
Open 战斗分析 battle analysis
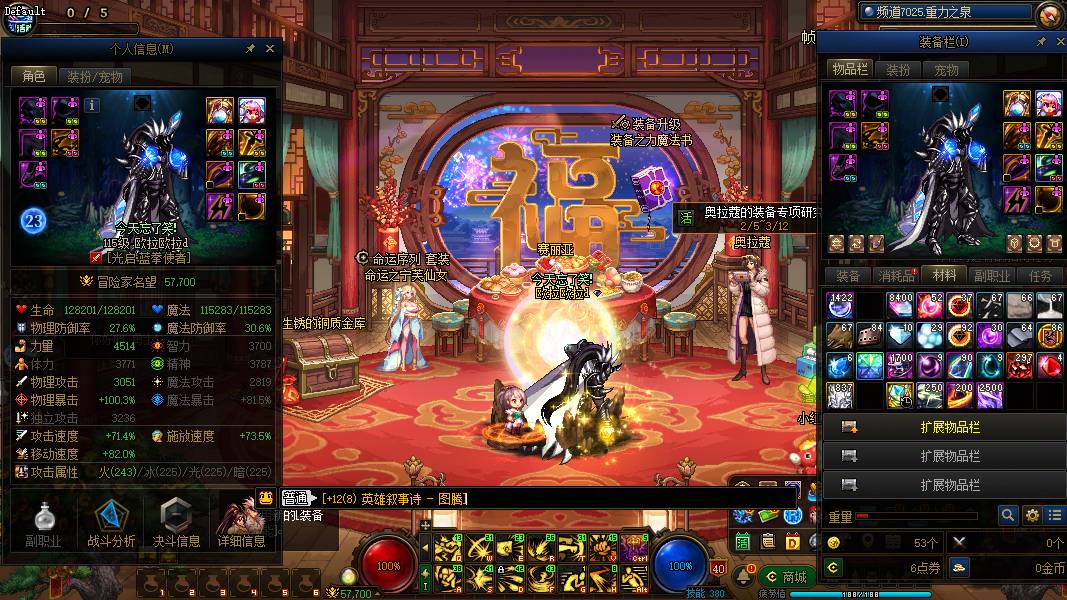click(111, 525)
